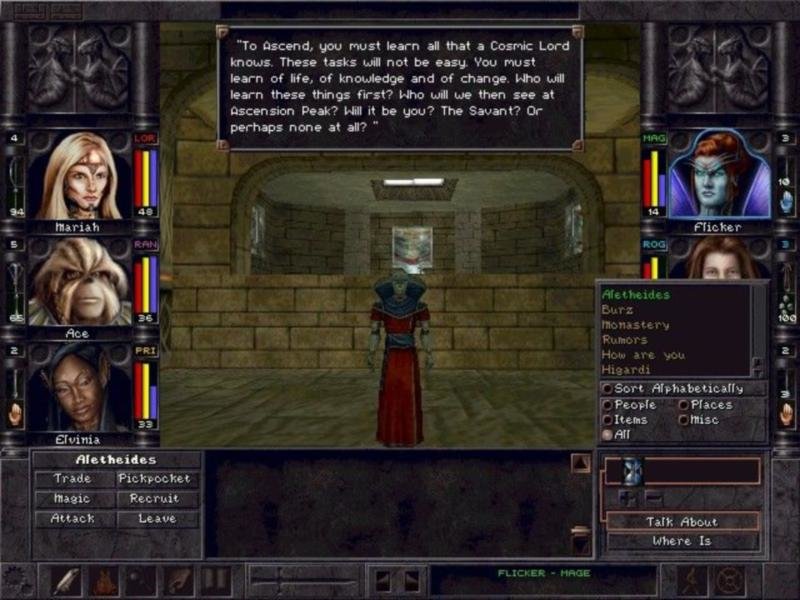Choose Attack on Aletheides

tap(72, 519)
